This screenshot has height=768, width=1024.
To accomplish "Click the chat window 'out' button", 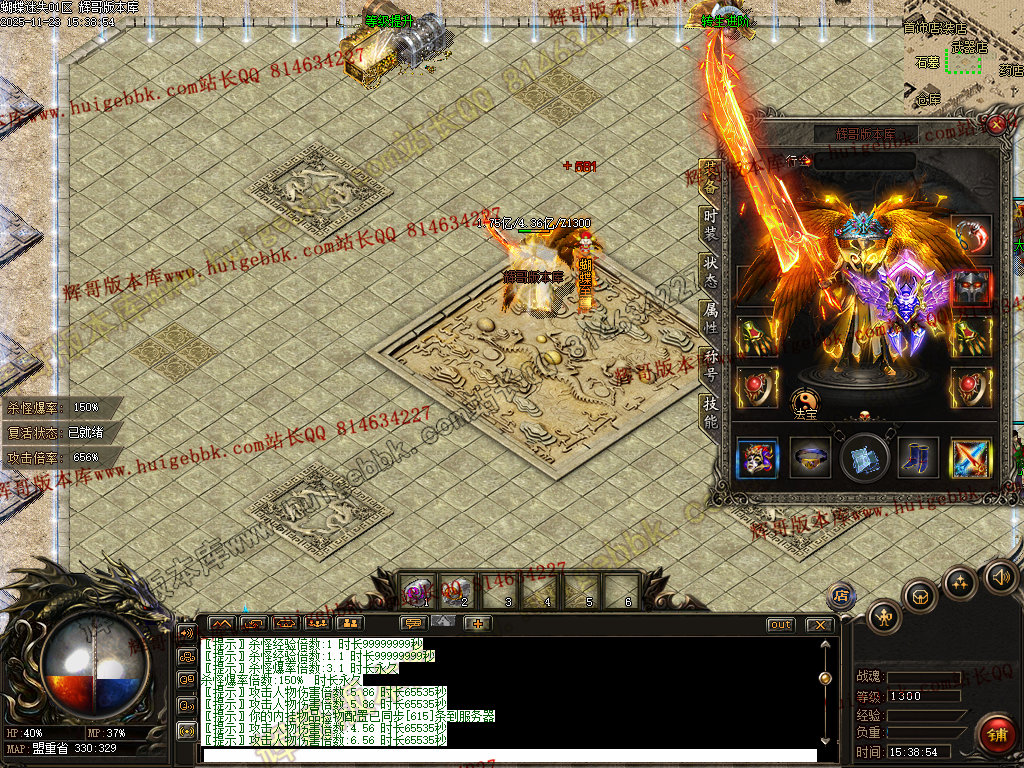I will point(781,625).
